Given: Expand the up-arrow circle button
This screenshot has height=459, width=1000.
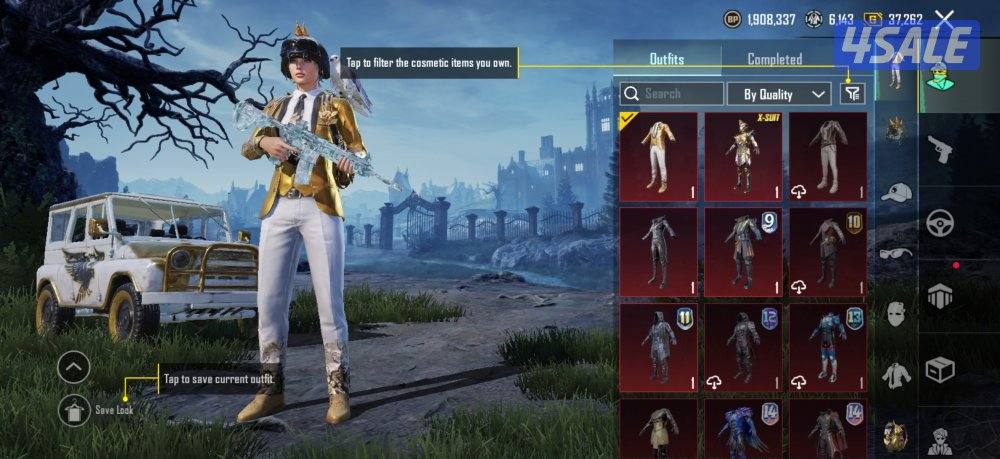Looking at the screenshot, I should 74,367.
